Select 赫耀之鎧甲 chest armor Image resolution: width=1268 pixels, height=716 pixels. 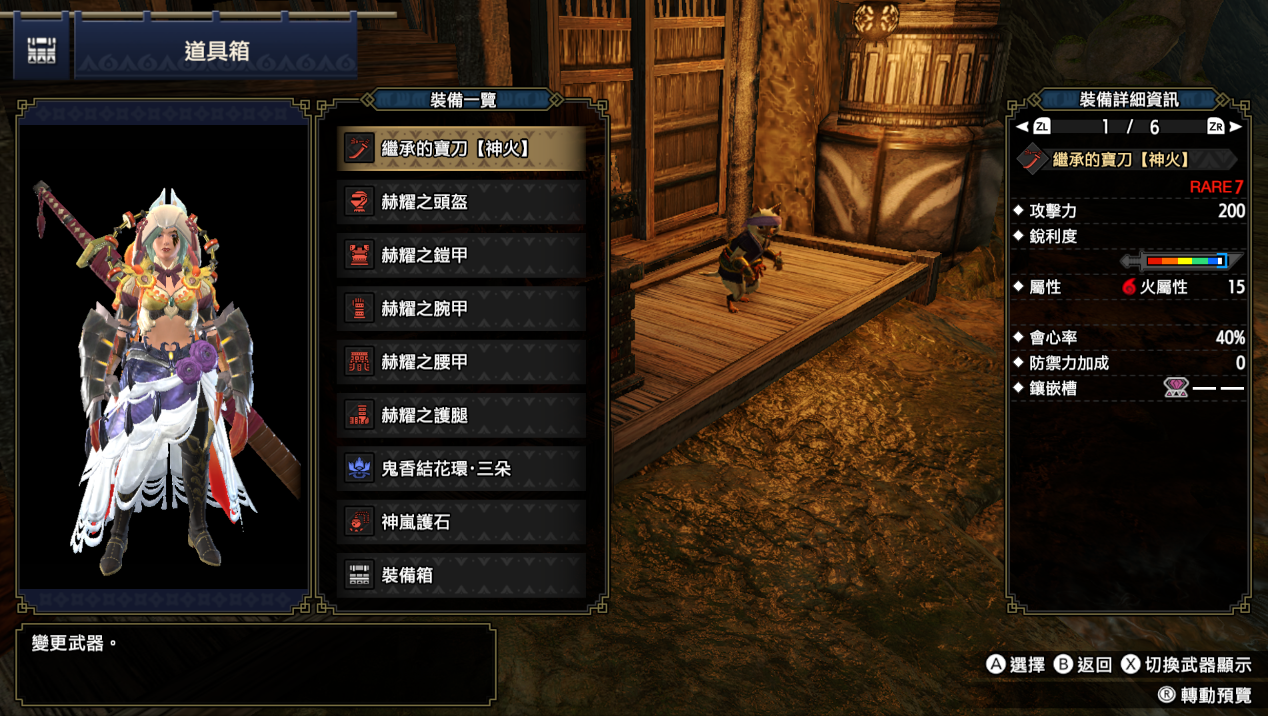(461, 255)
